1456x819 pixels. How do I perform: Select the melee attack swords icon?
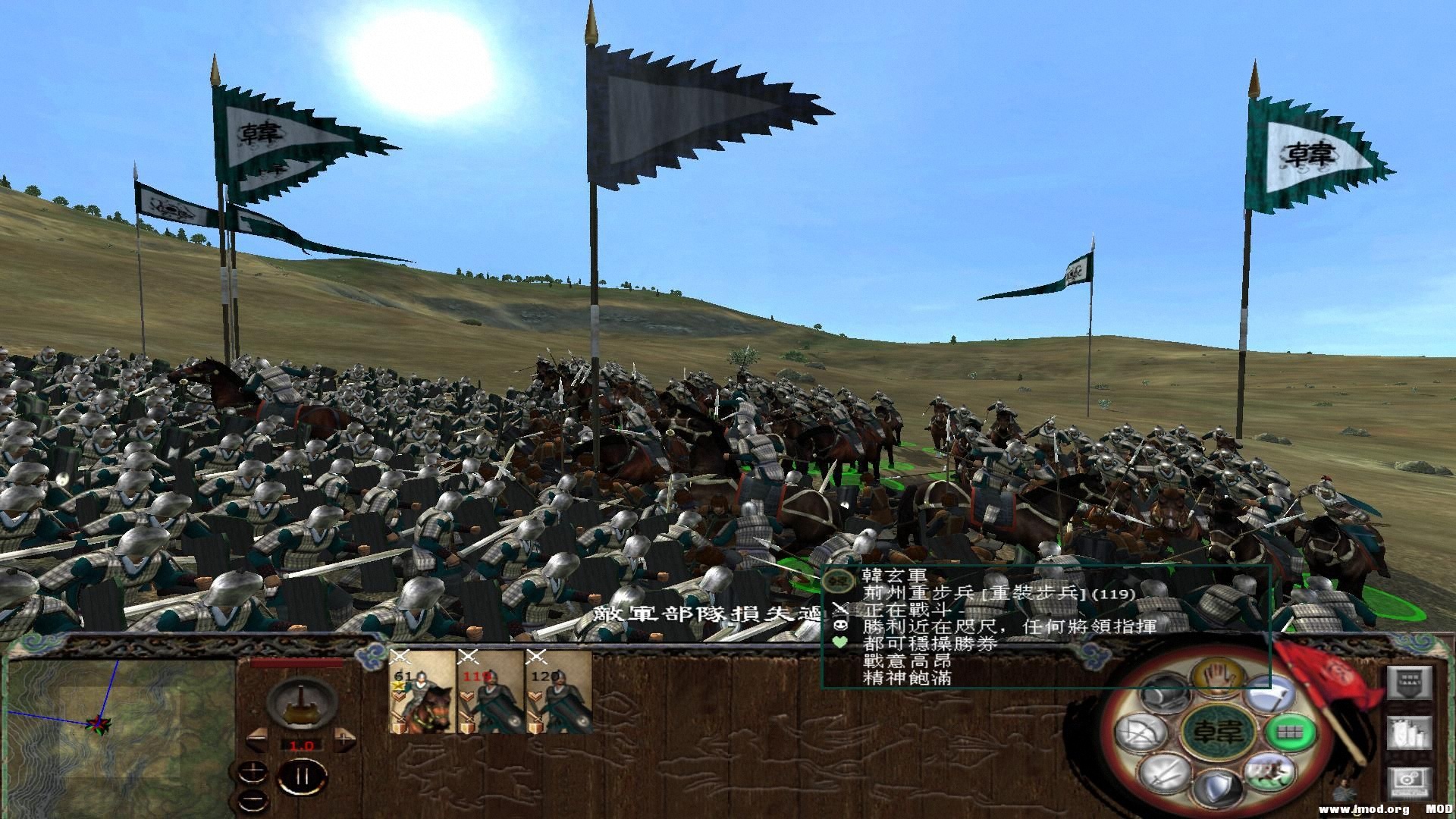tap(1163, 773)
